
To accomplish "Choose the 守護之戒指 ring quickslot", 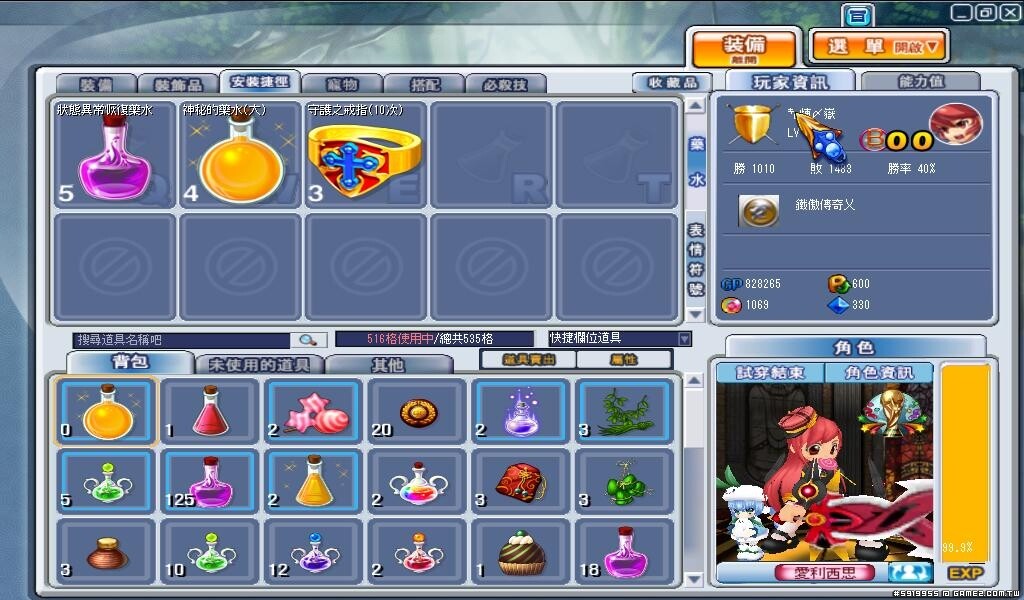I will pyautogui.click(x=365, y=156).
